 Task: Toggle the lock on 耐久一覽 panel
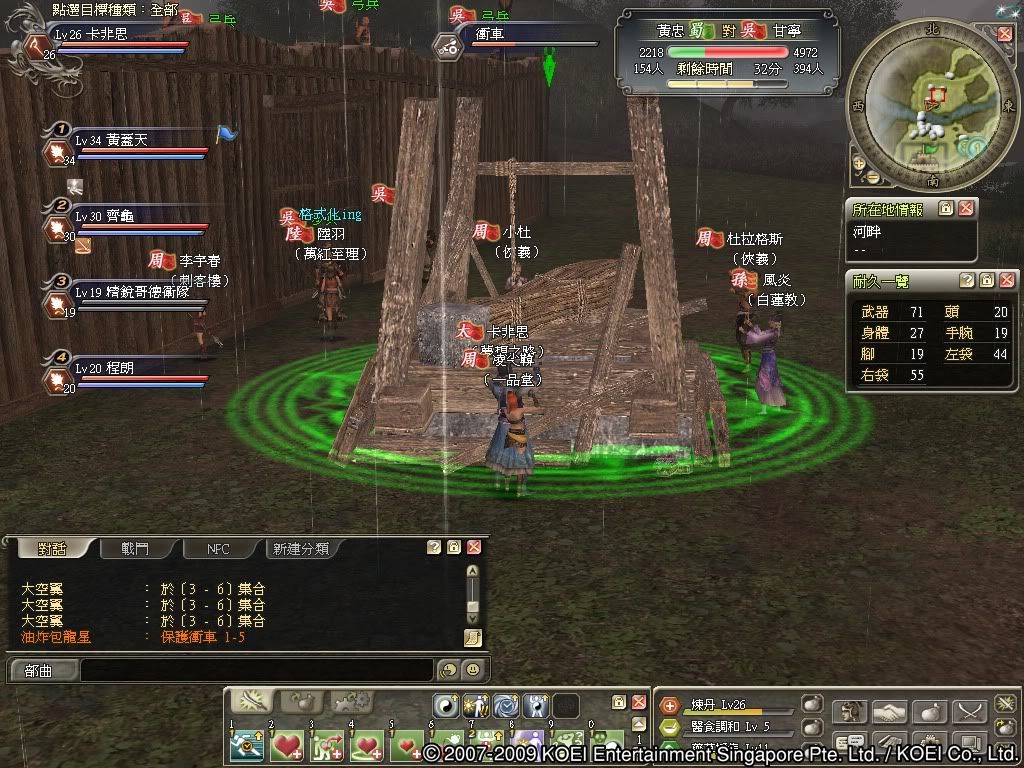pos(986,281)
